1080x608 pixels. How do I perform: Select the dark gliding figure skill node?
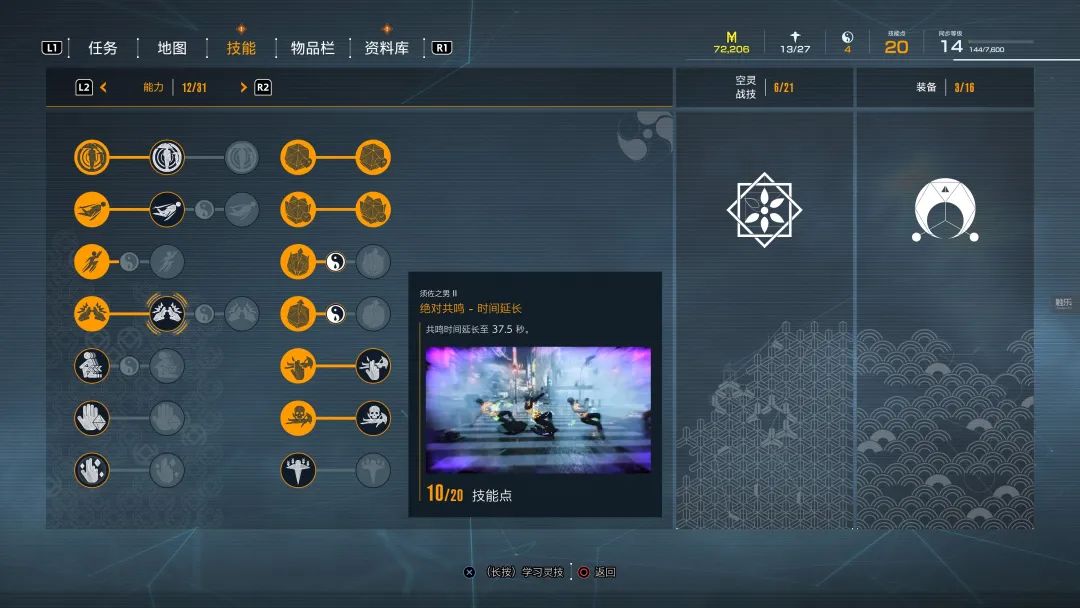[x=167, y=209]
